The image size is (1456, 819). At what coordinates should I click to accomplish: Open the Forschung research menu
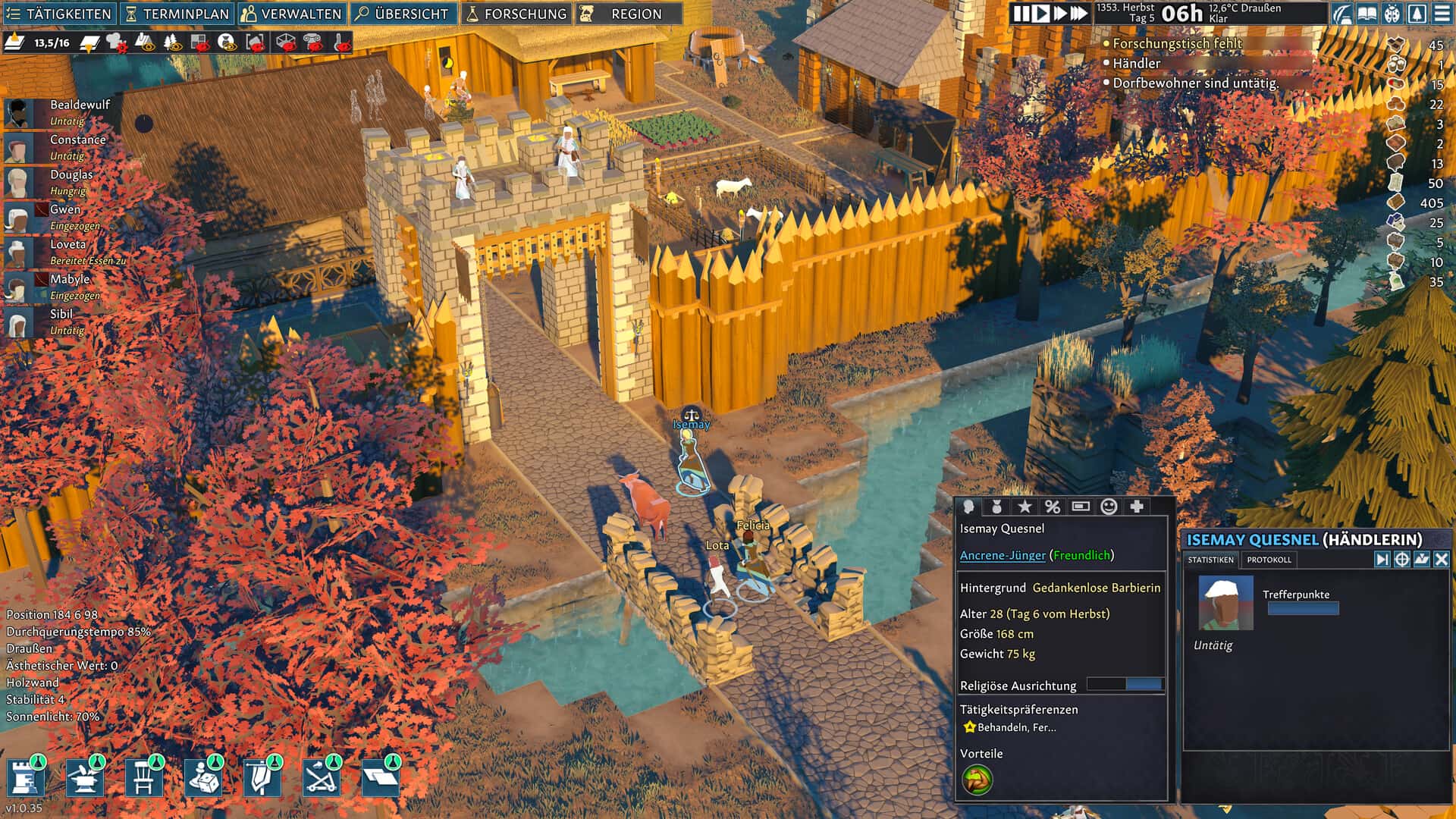(516, 14)
